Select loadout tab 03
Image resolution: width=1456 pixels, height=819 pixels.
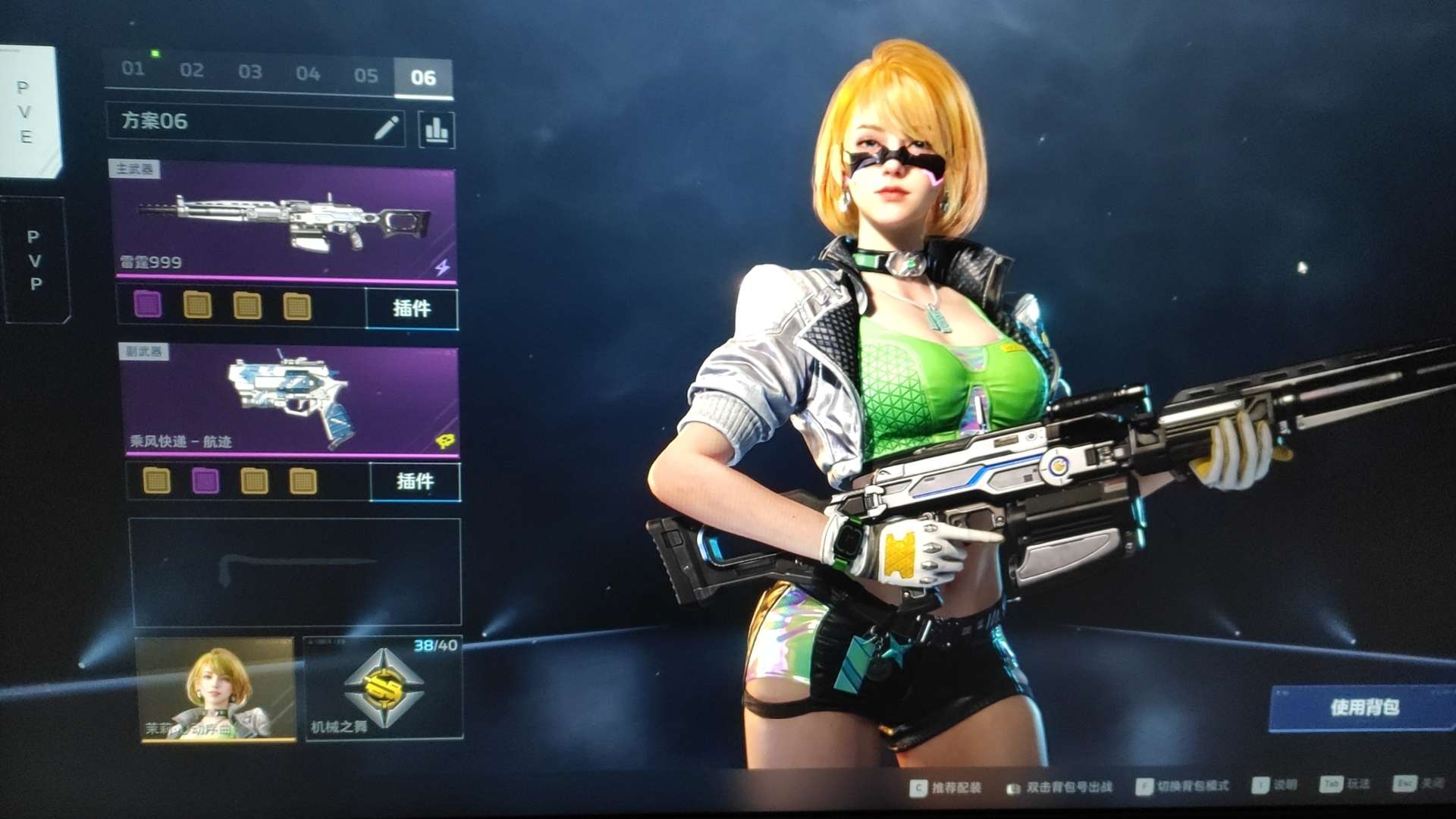click(x=250, y=72)
